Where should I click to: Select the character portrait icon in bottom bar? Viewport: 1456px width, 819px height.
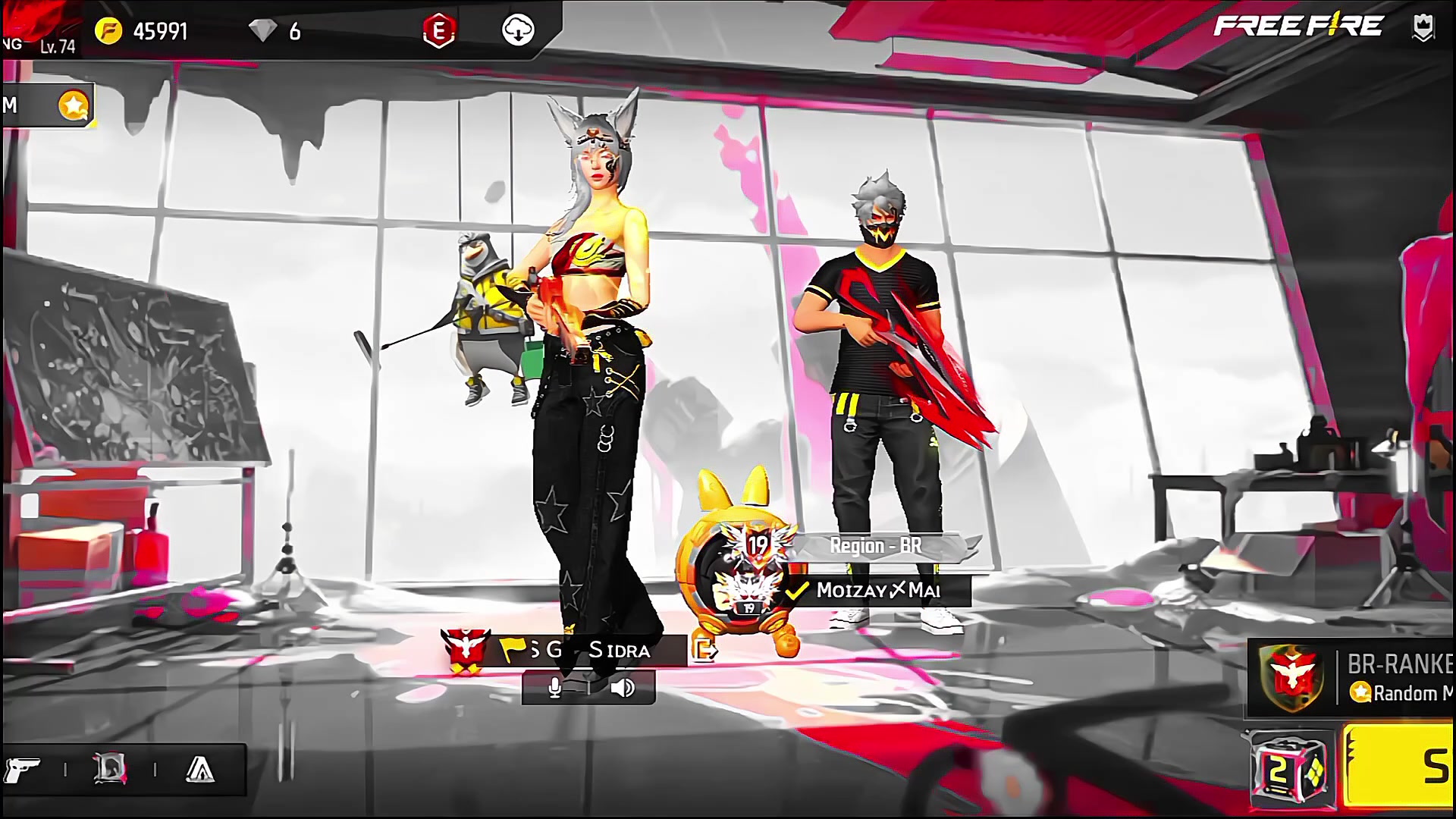click(x=110, y=770)
